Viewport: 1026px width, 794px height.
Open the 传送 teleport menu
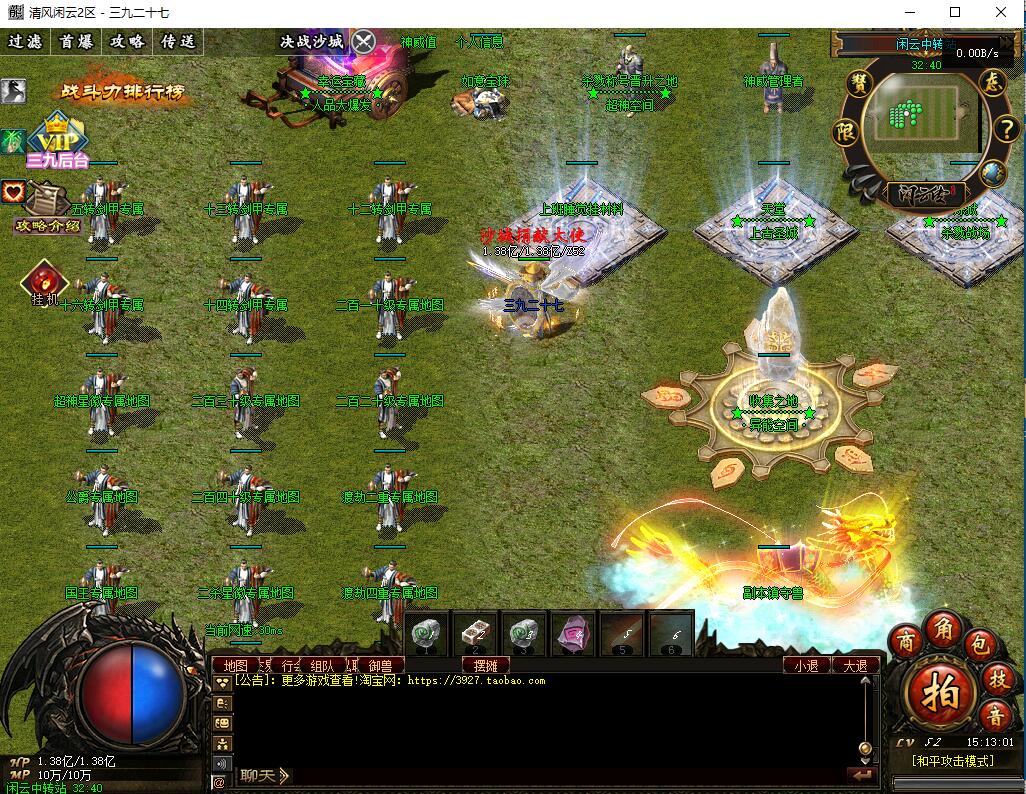click(178, 42)
